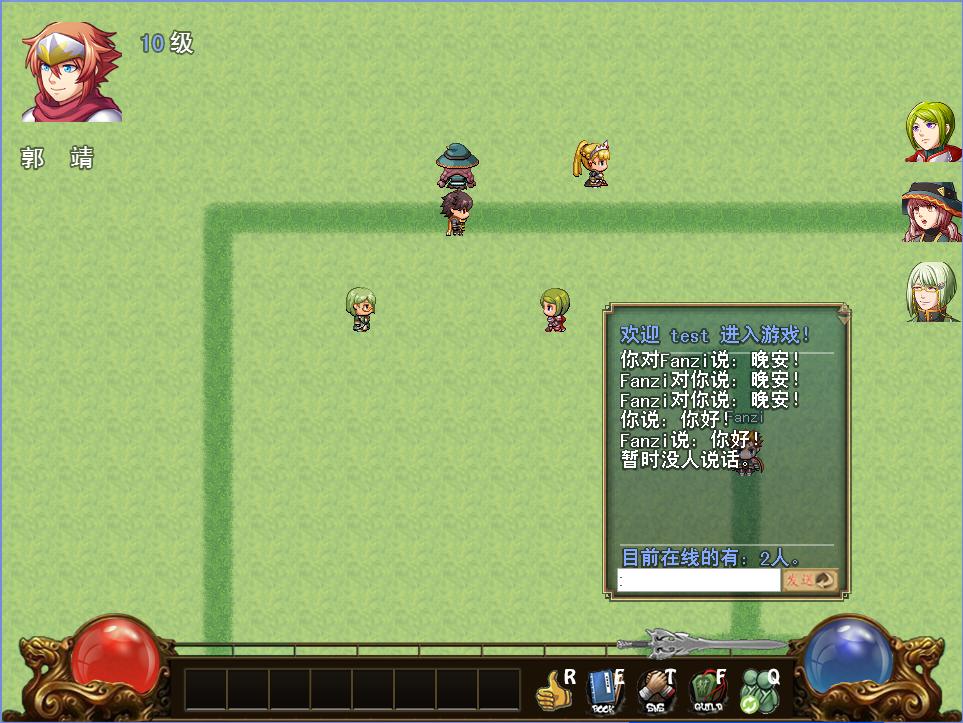The height and width of the screenshot is (723, 963).
Task: Click the thumbs-up icon in the bottom bar
Action: tap(552, 690)
